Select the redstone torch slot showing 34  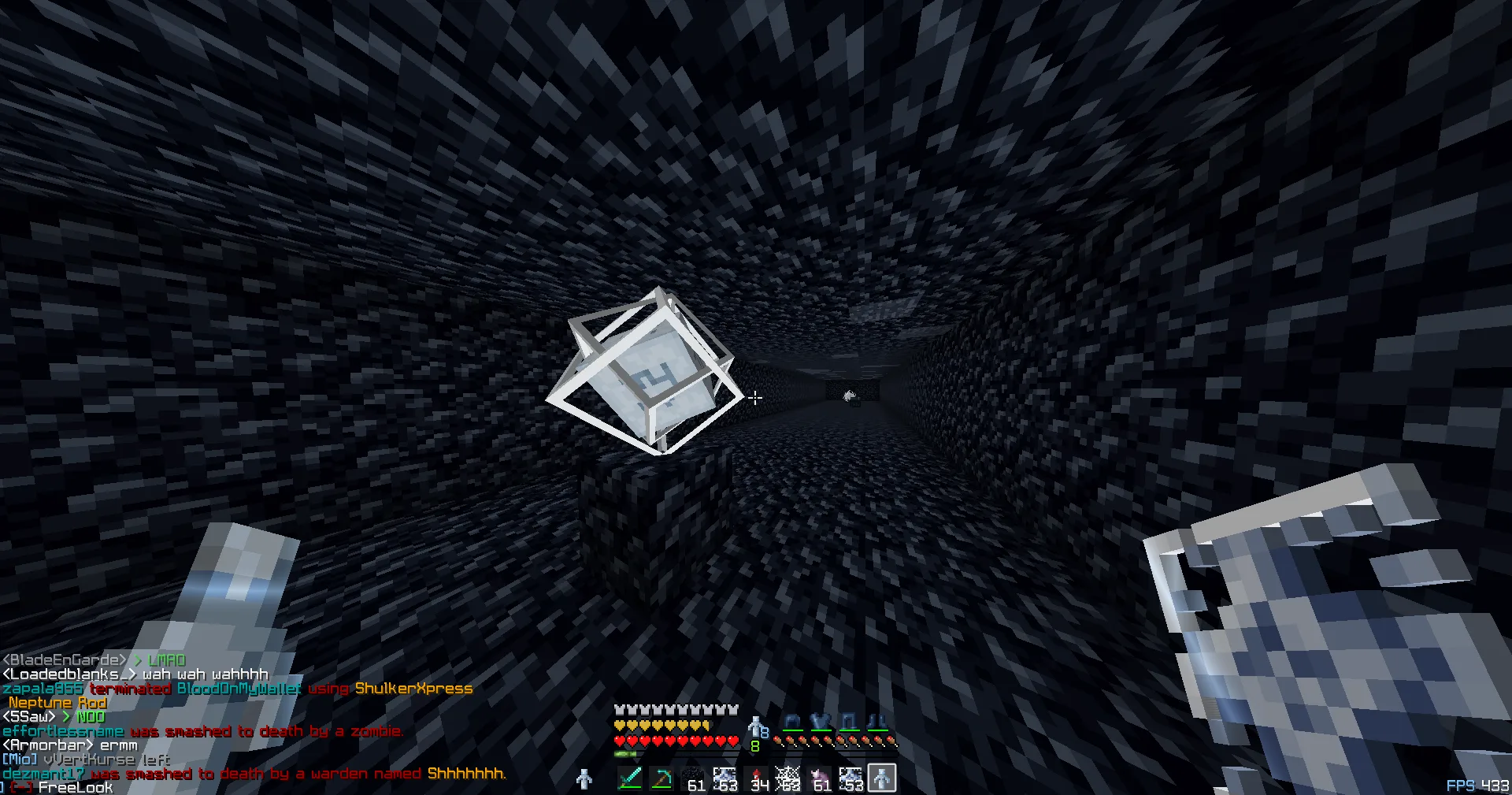point(757,778)
